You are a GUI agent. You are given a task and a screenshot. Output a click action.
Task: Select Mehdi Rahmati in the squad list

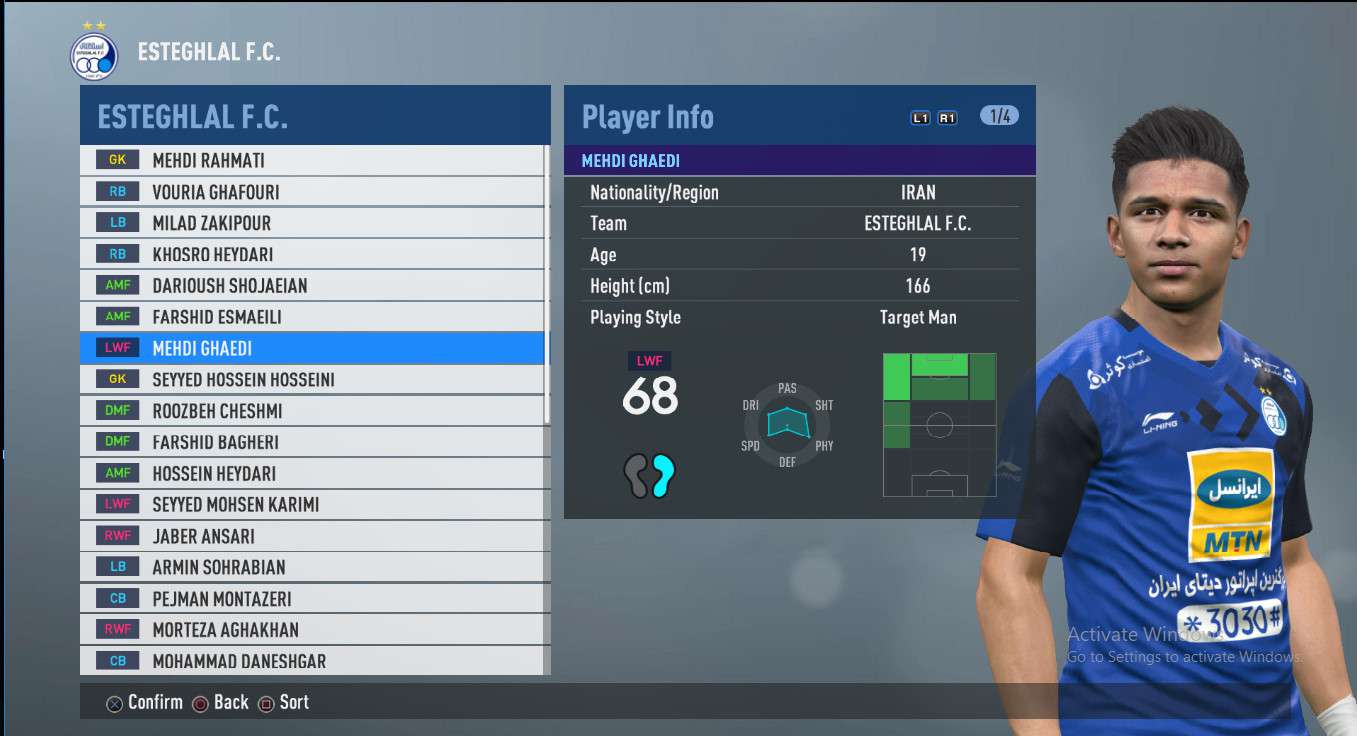pos(312,160)
